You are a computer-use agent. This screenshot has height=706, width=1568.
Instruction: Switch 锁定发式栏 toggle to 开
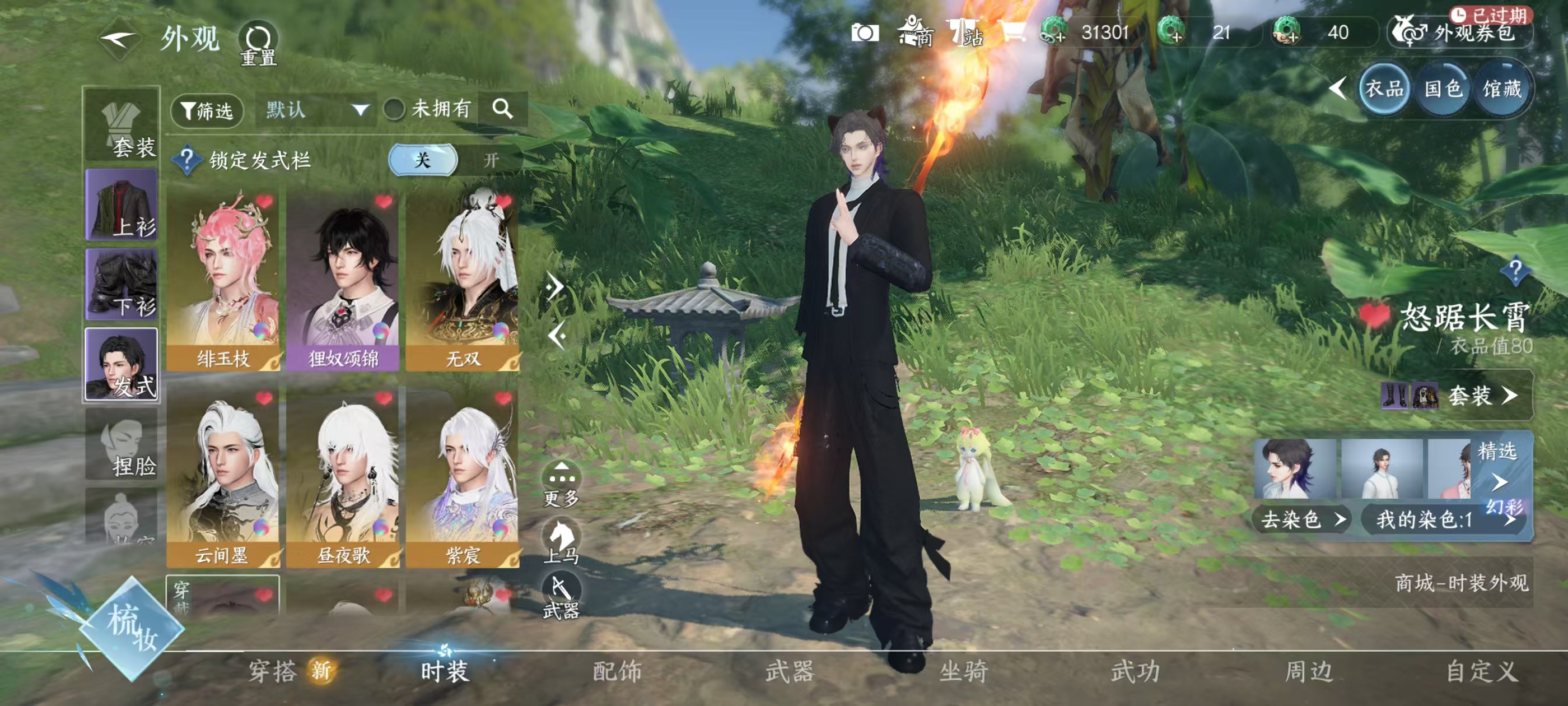click(491, 160)
